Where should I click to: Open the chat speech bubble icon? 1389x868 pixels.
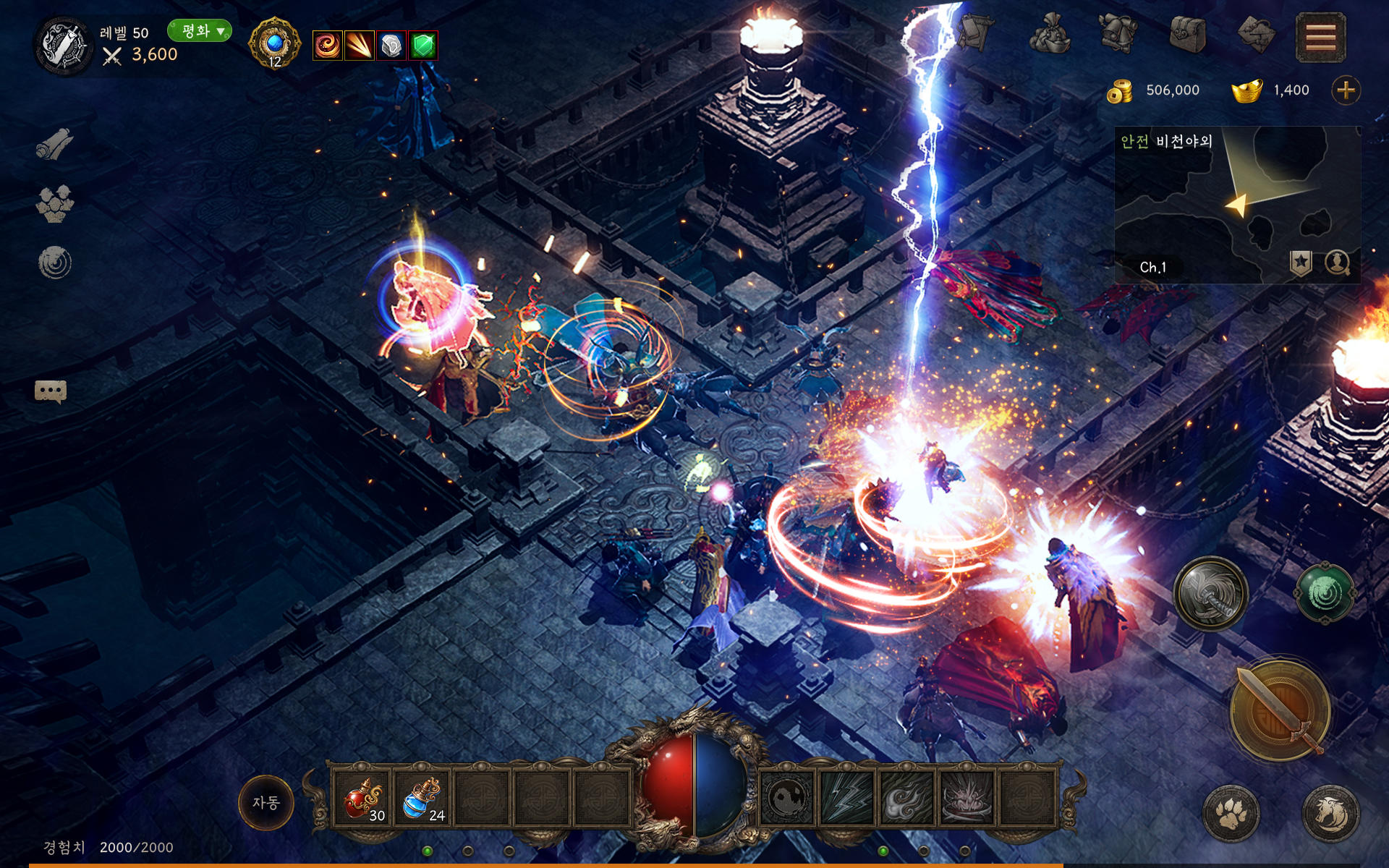tap(49, 391)
